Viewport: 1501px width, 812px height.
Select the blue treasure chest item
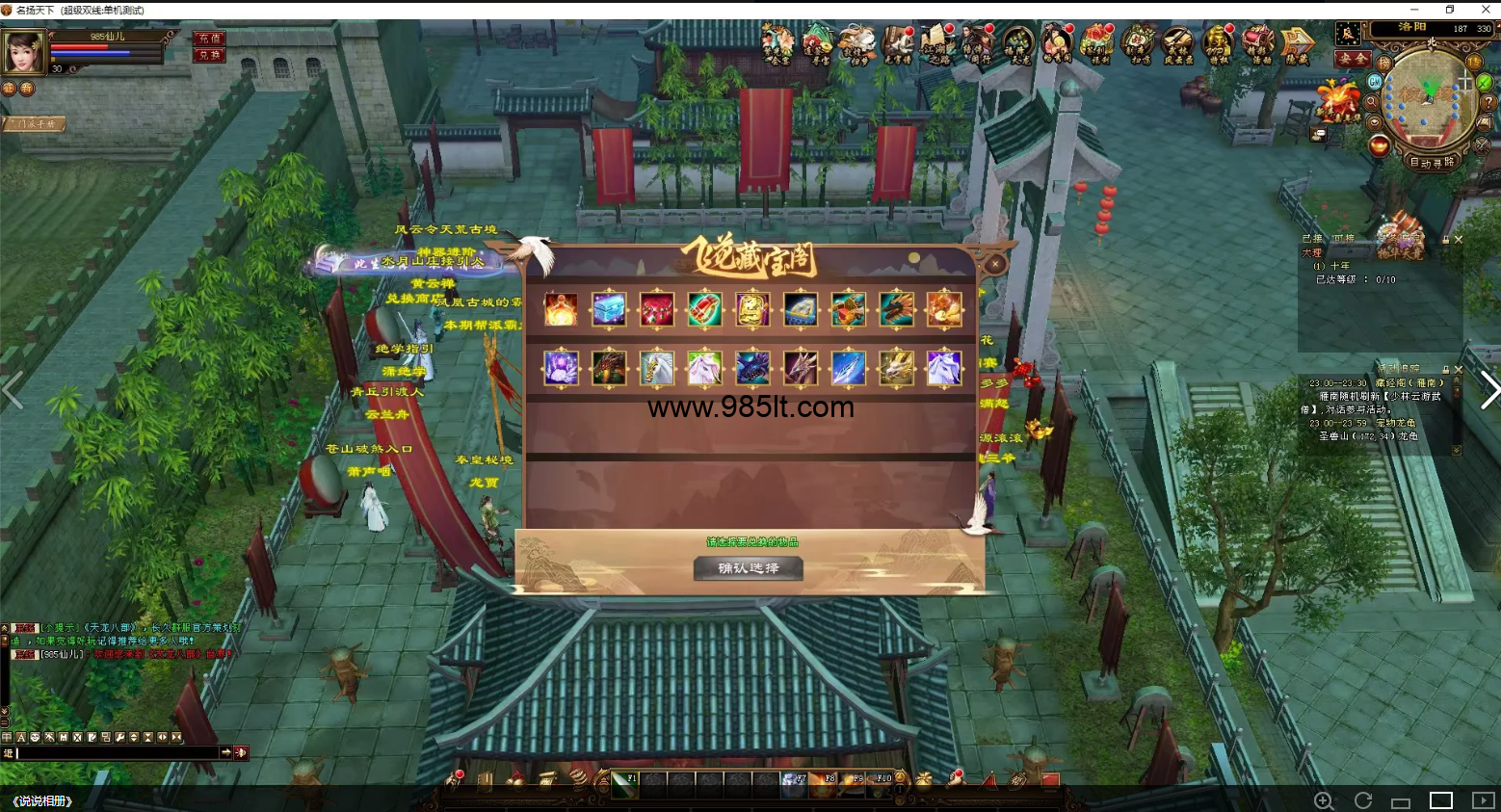(x=609, y=309)
